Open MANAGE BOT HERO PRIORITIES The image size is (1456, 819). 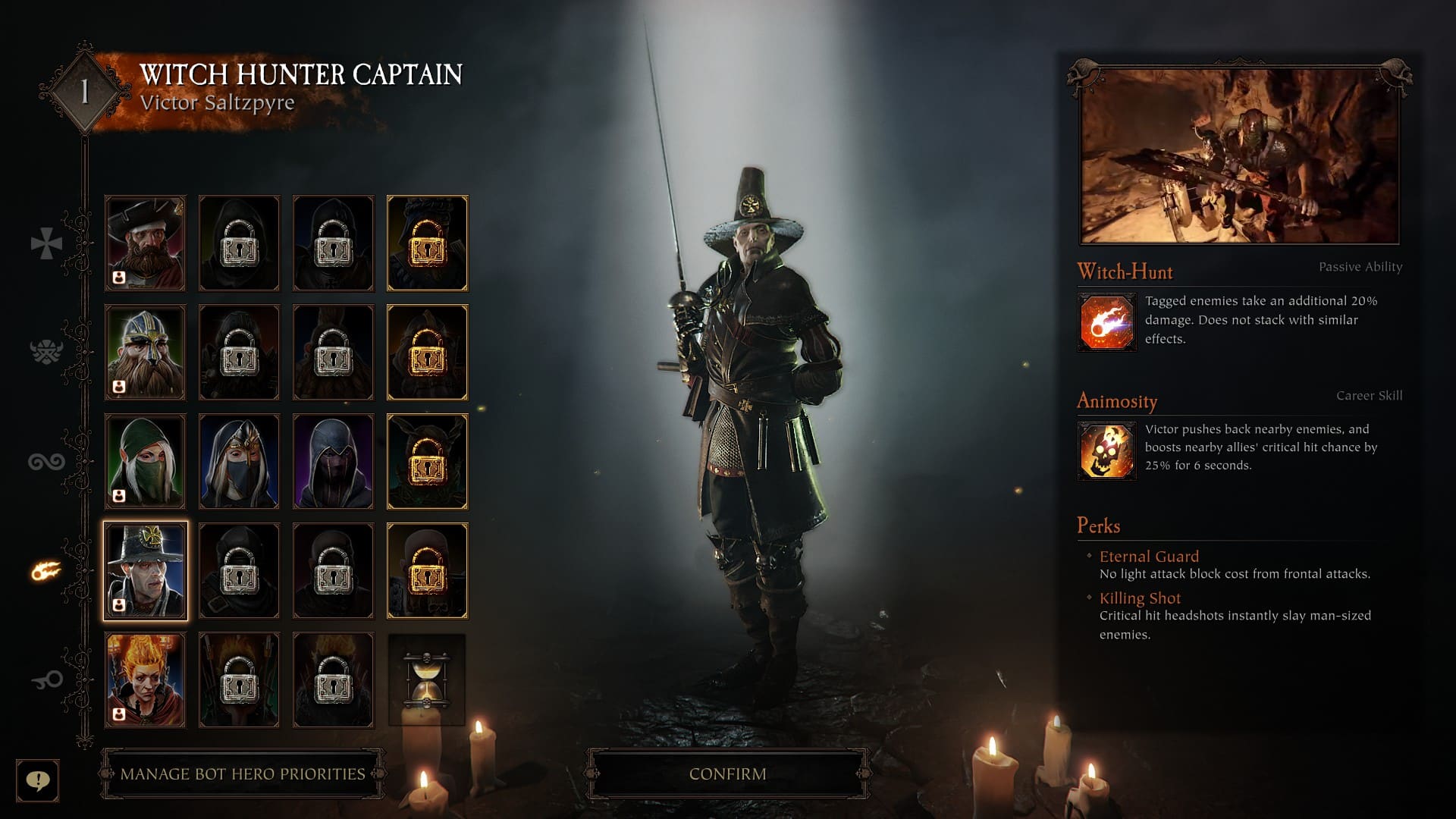(241, 775)
